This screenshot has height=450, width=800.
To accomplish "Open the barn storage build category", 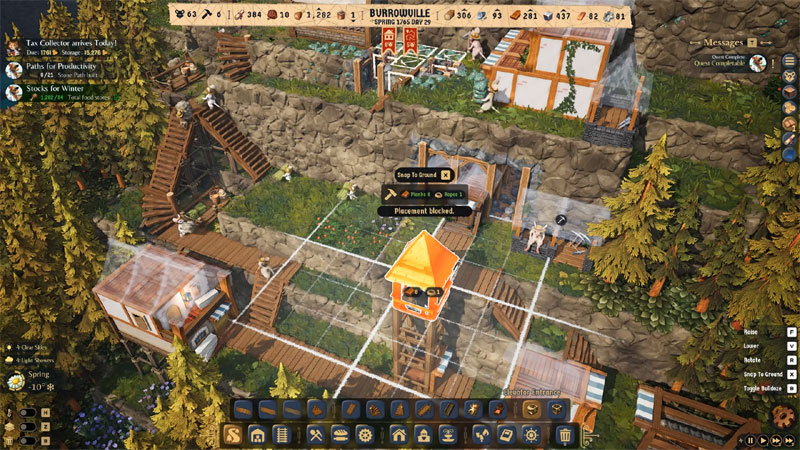I will [x=257, y=434].
